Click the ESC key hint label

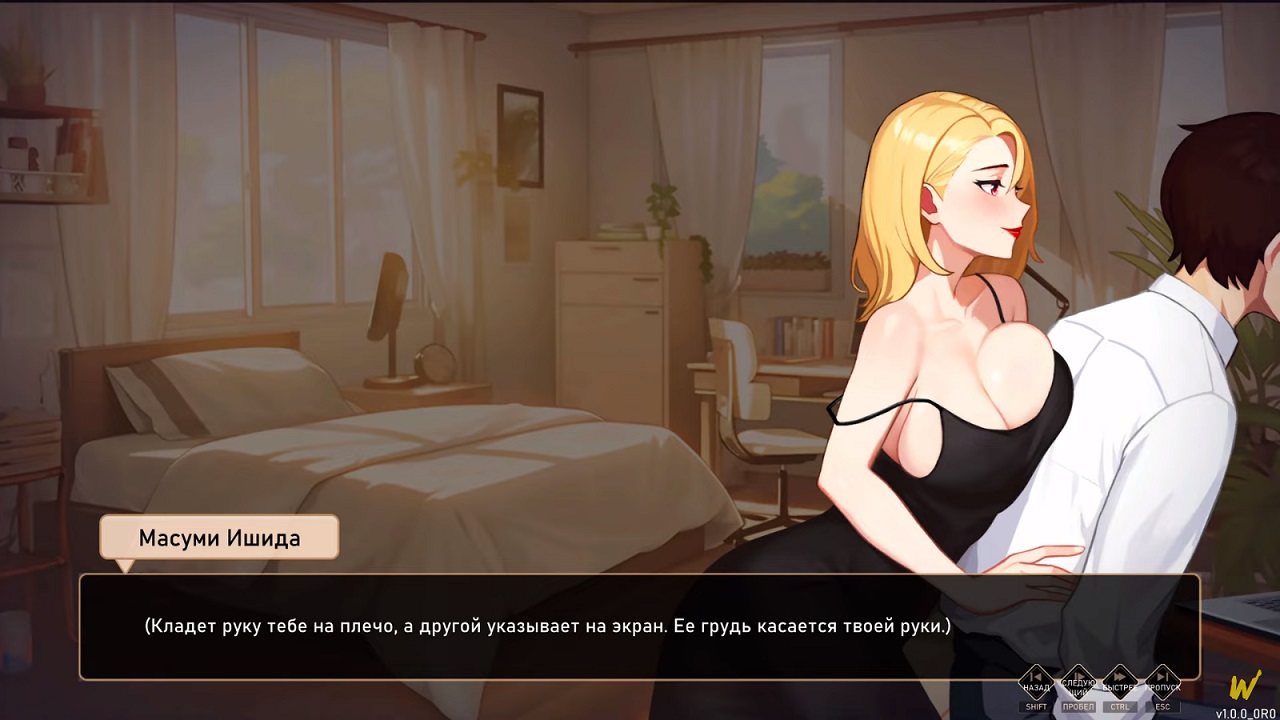click(x=1162, y=707)
